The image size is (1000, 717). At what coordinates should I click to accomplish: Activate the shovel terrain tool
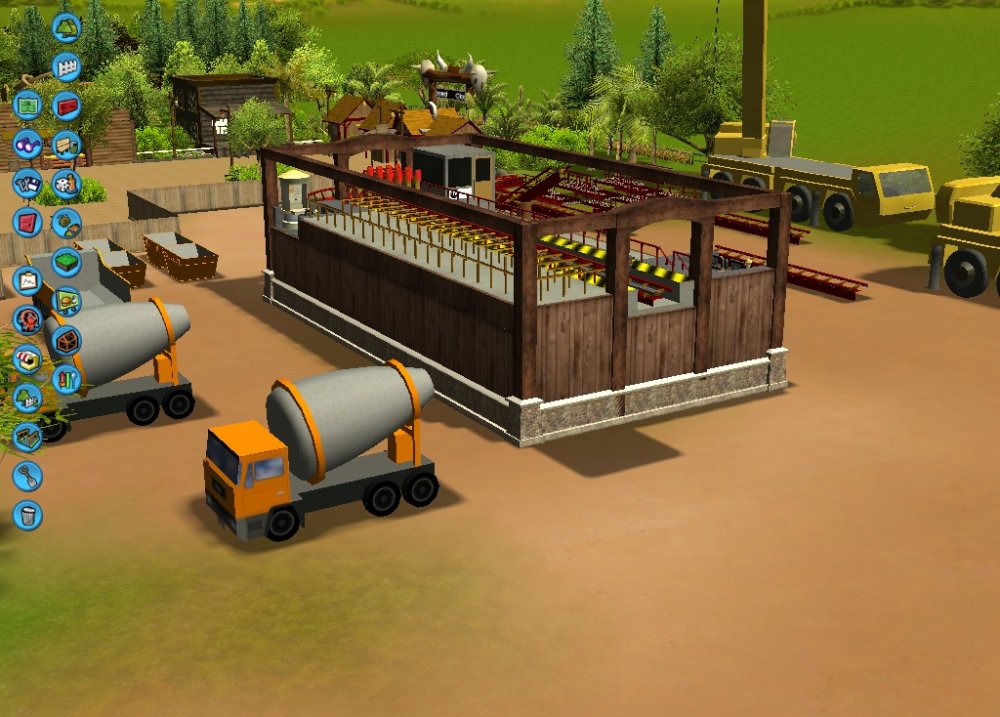click(x=27, y=476)
